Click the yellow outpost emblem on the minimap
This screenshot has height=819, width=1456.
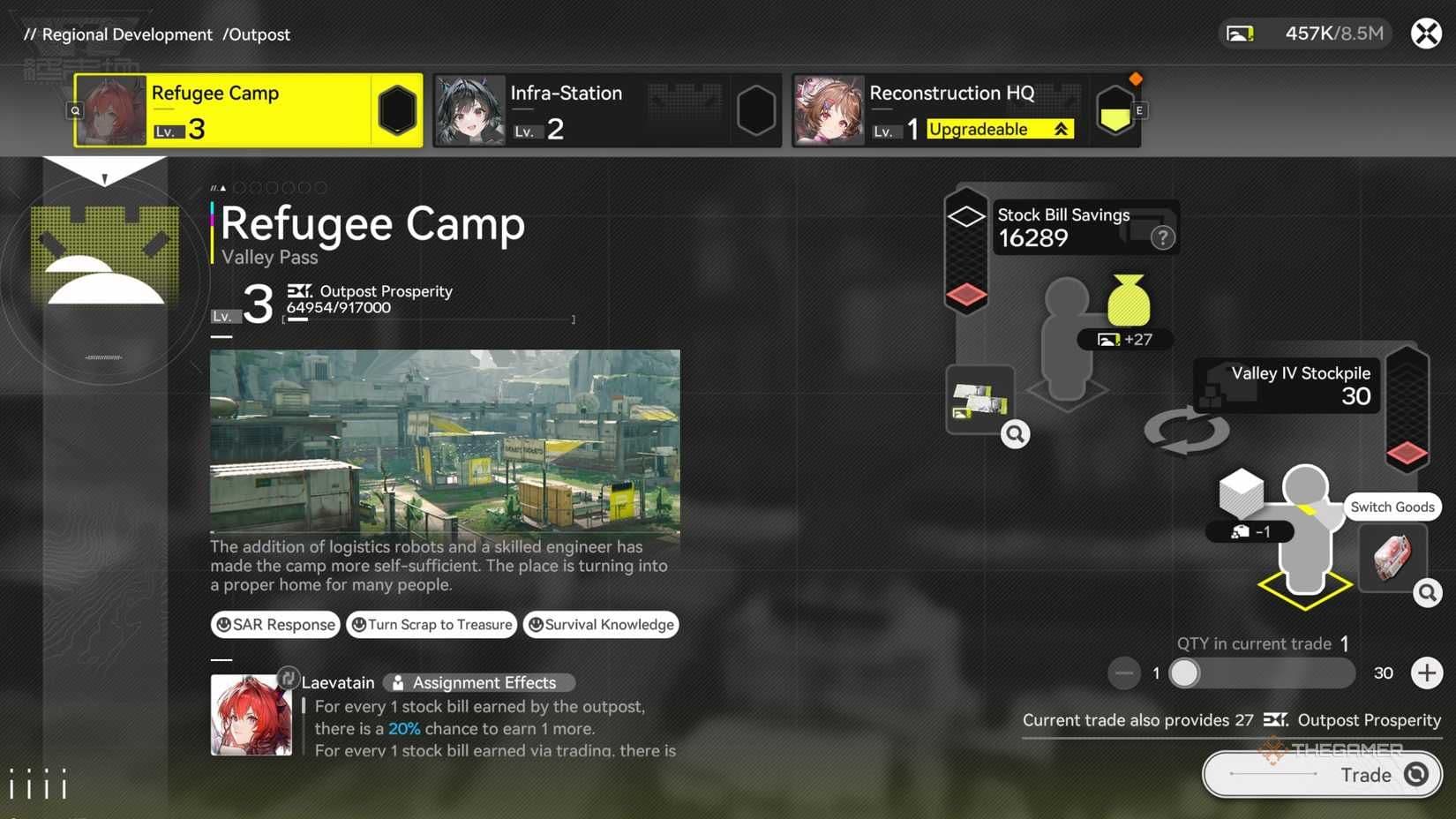click(x=104, y=256)
